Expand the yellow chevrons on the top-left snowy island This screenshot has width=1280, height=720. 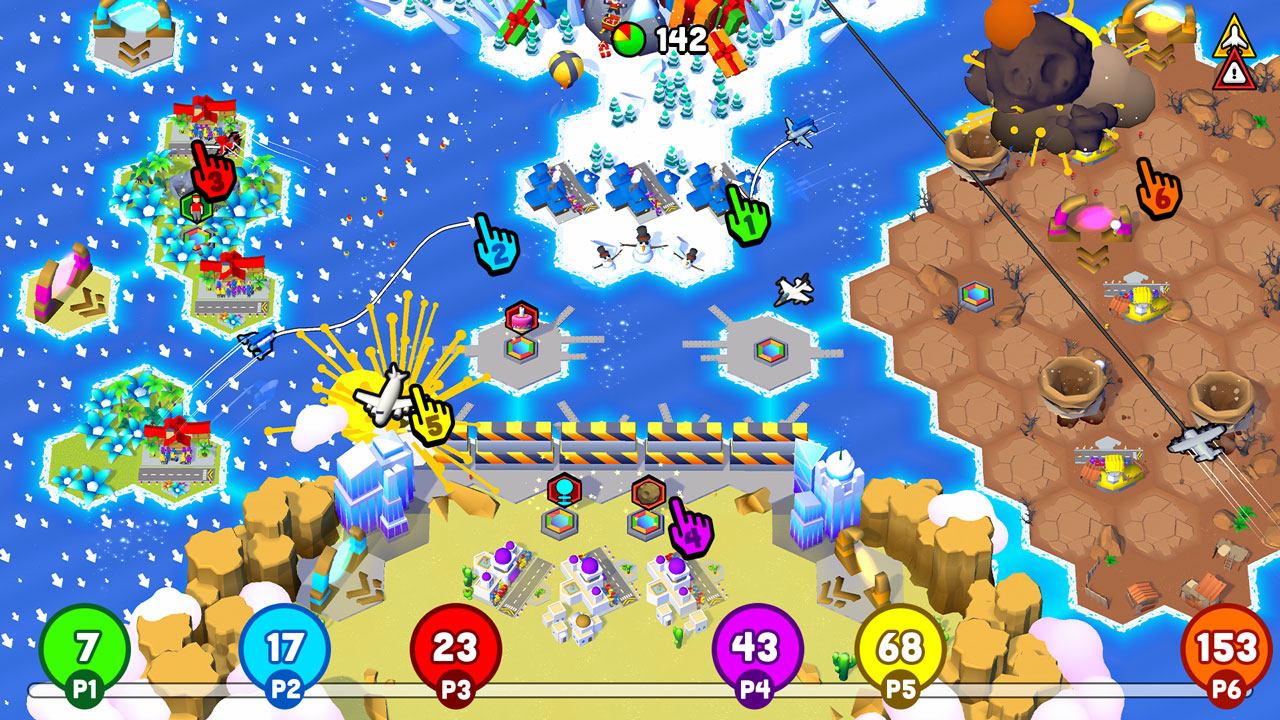(132, 50)
